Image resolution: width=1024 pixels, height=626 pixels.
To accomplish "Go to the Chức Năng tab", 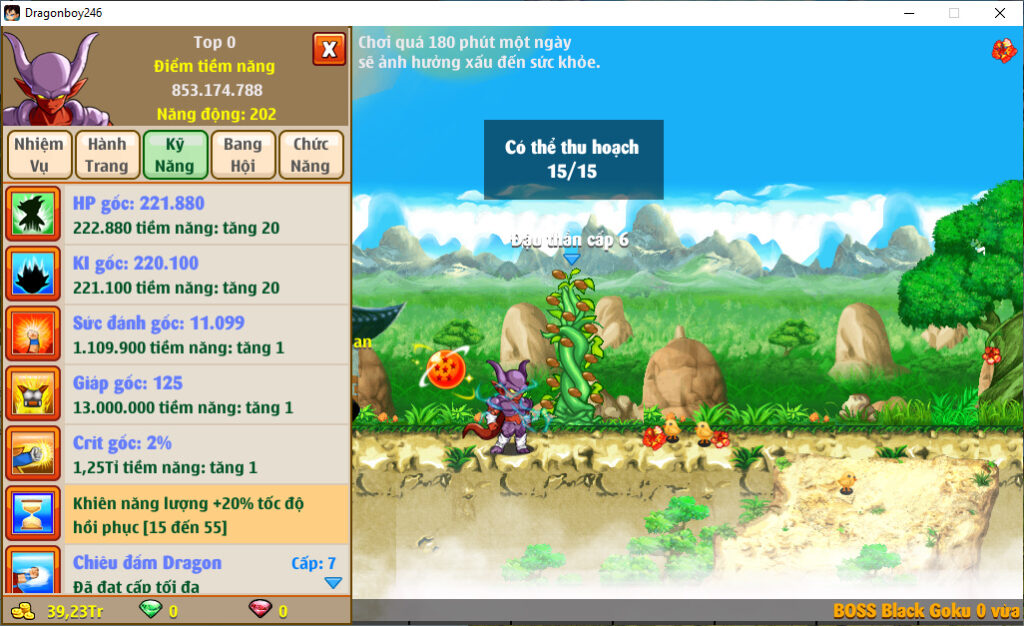I will click(x=311, y=155).
